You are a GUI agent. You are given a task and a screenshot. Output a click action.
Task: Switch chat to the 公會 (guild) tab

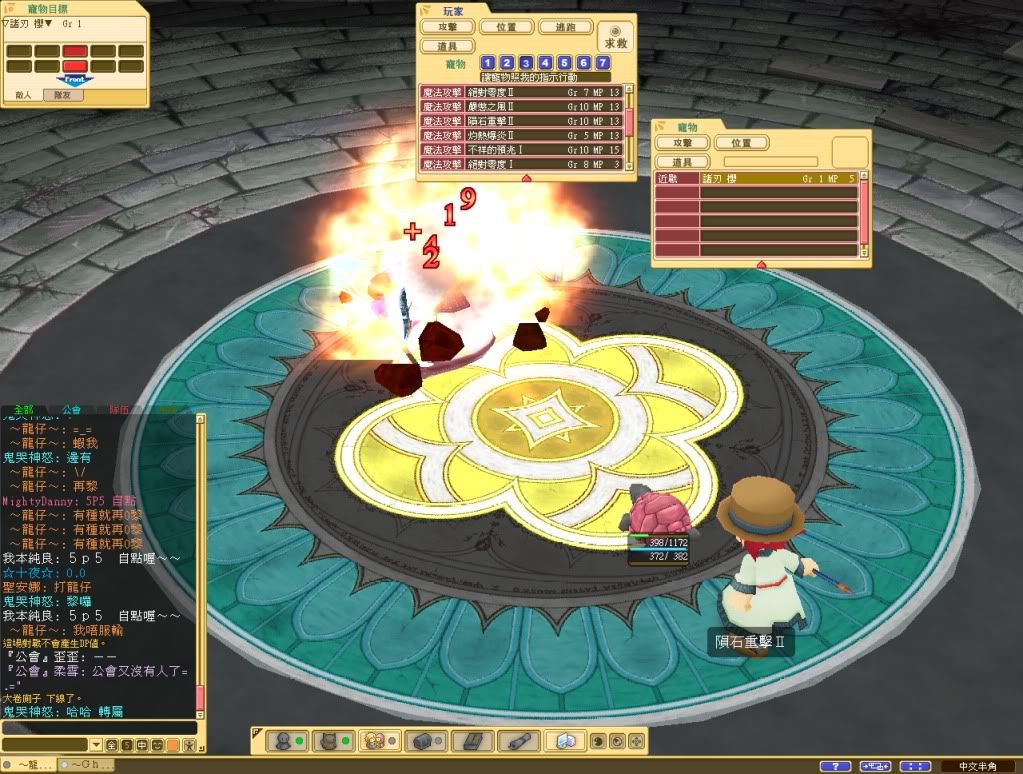tap(72, 409)
